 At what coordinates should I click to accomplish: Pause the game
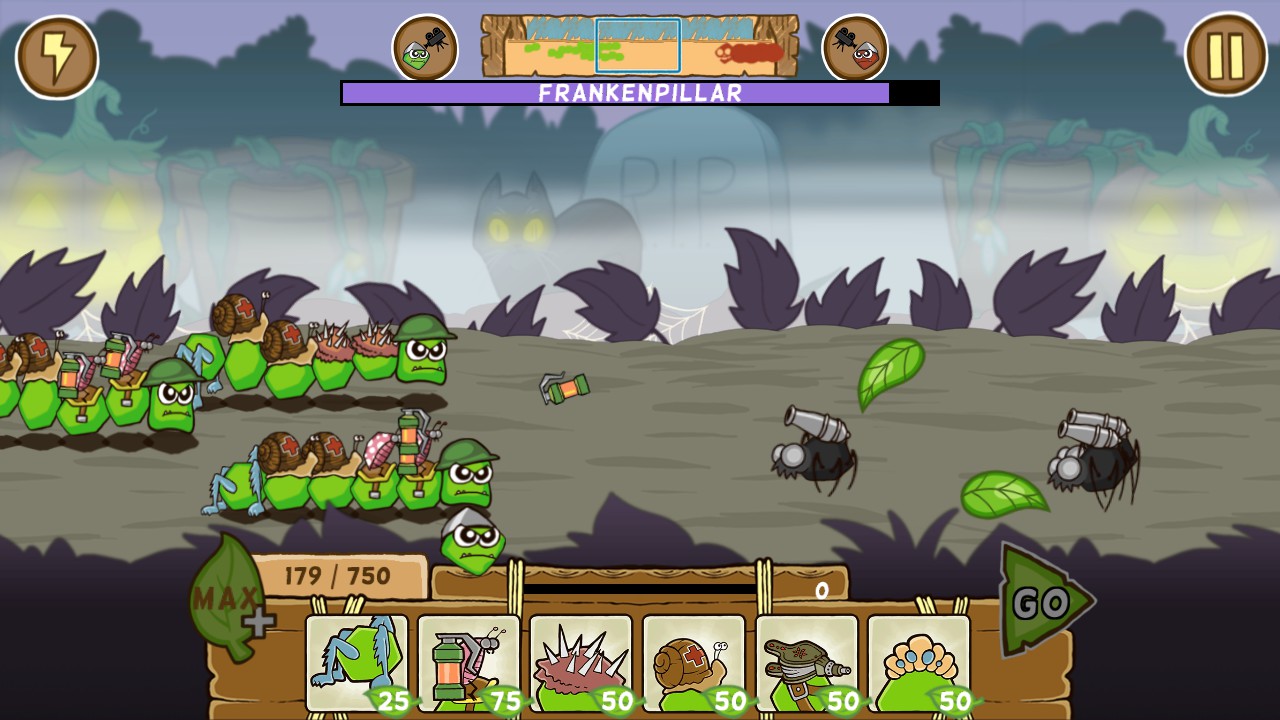pos(1222,57)
